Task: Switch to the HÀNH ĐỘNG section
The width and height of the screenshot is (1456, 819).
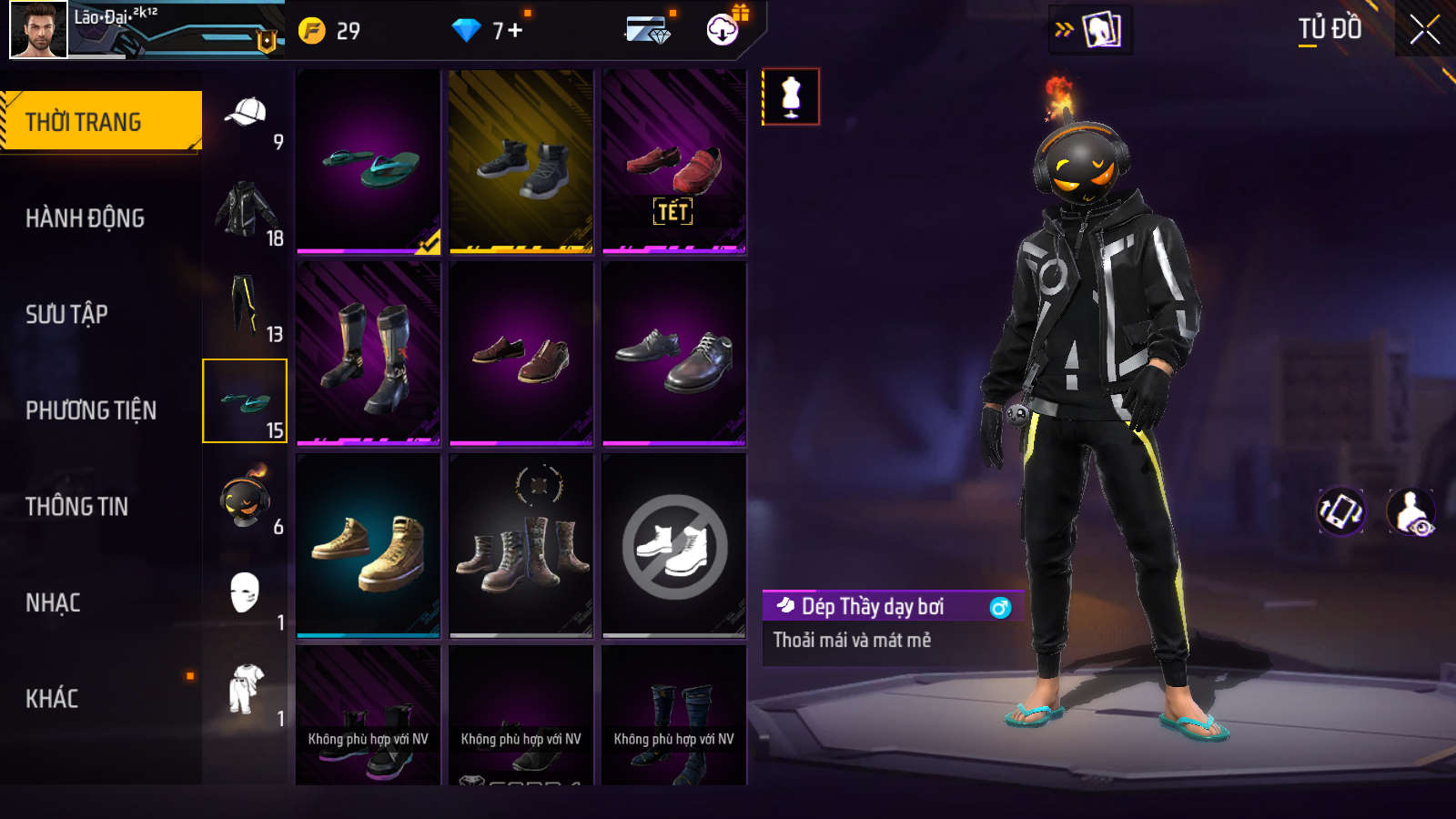Action: click(x=85, y=218)
